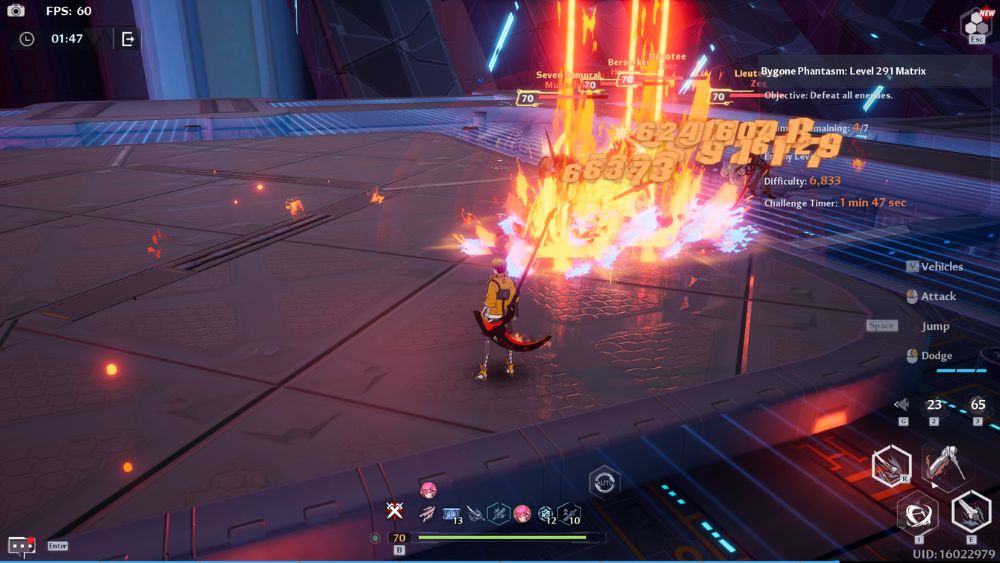Open the chat box

click(x=21, y=545)
